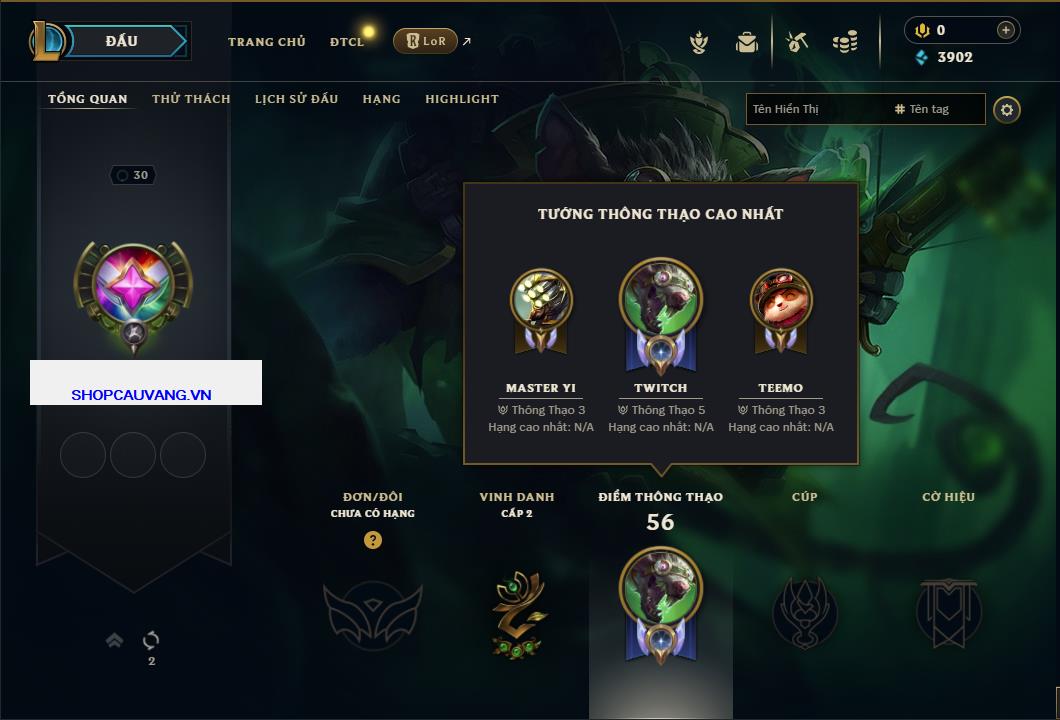
Task: Open the LỊCH SỬ ĐẤU tab
Action: point(296,99)
